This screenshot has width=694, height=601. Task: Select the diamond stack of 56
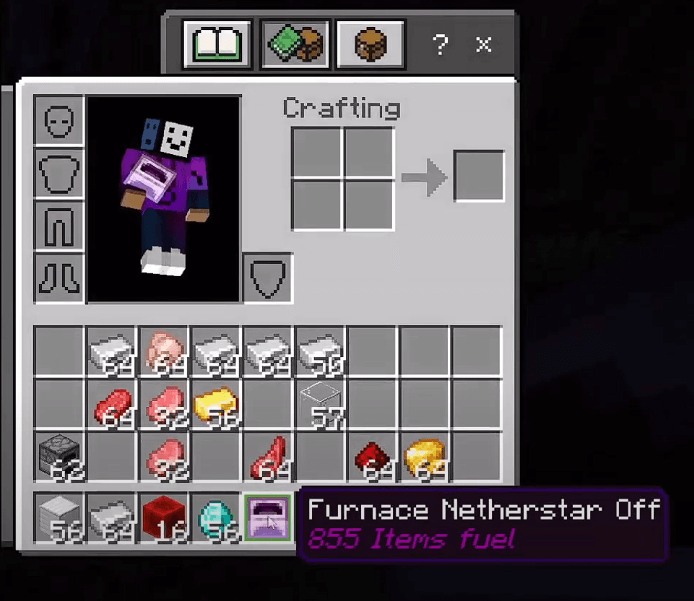[215, 518]
